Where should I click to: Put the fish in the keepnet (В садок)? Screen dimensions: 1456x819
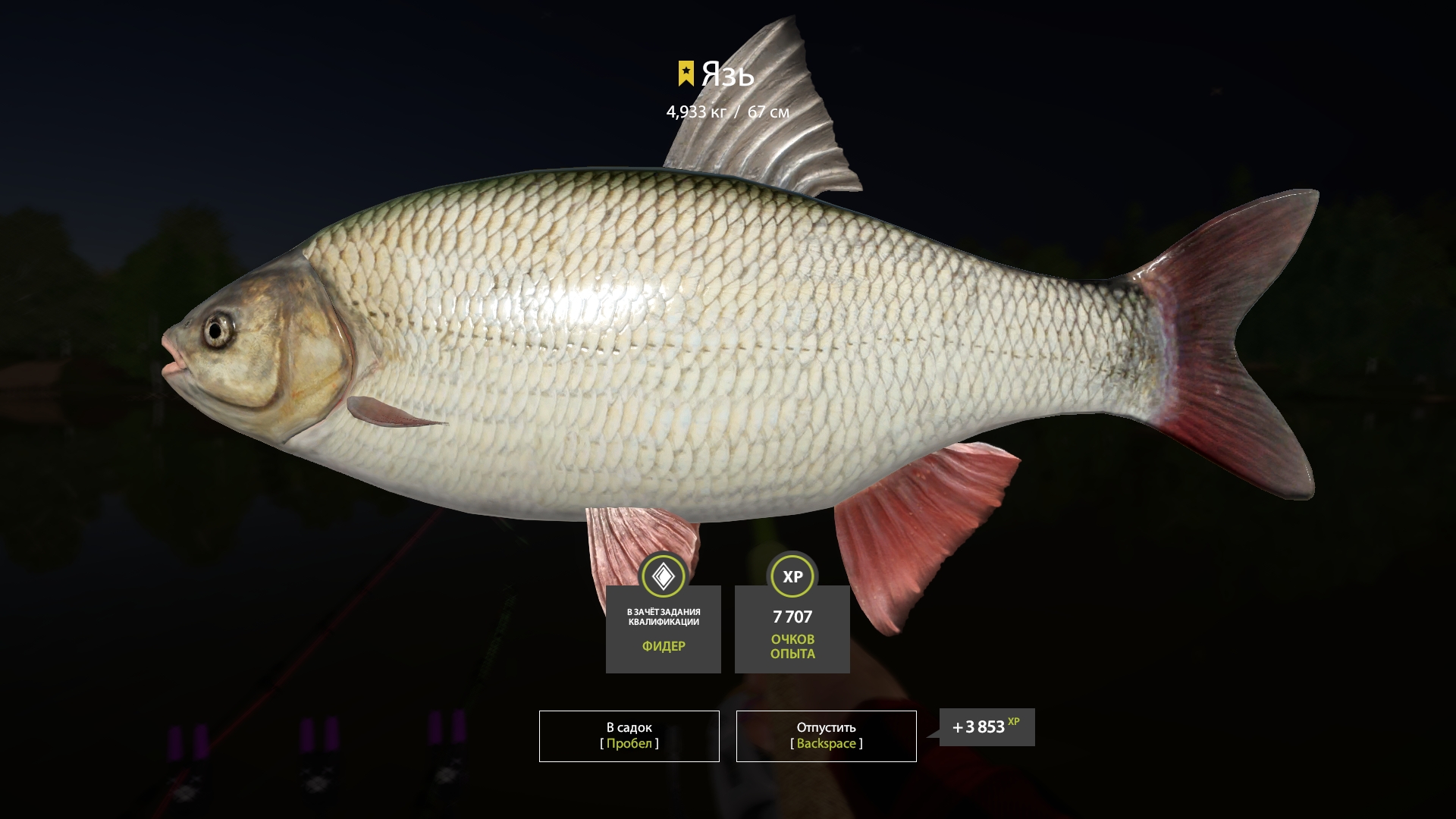coord(629,736)
